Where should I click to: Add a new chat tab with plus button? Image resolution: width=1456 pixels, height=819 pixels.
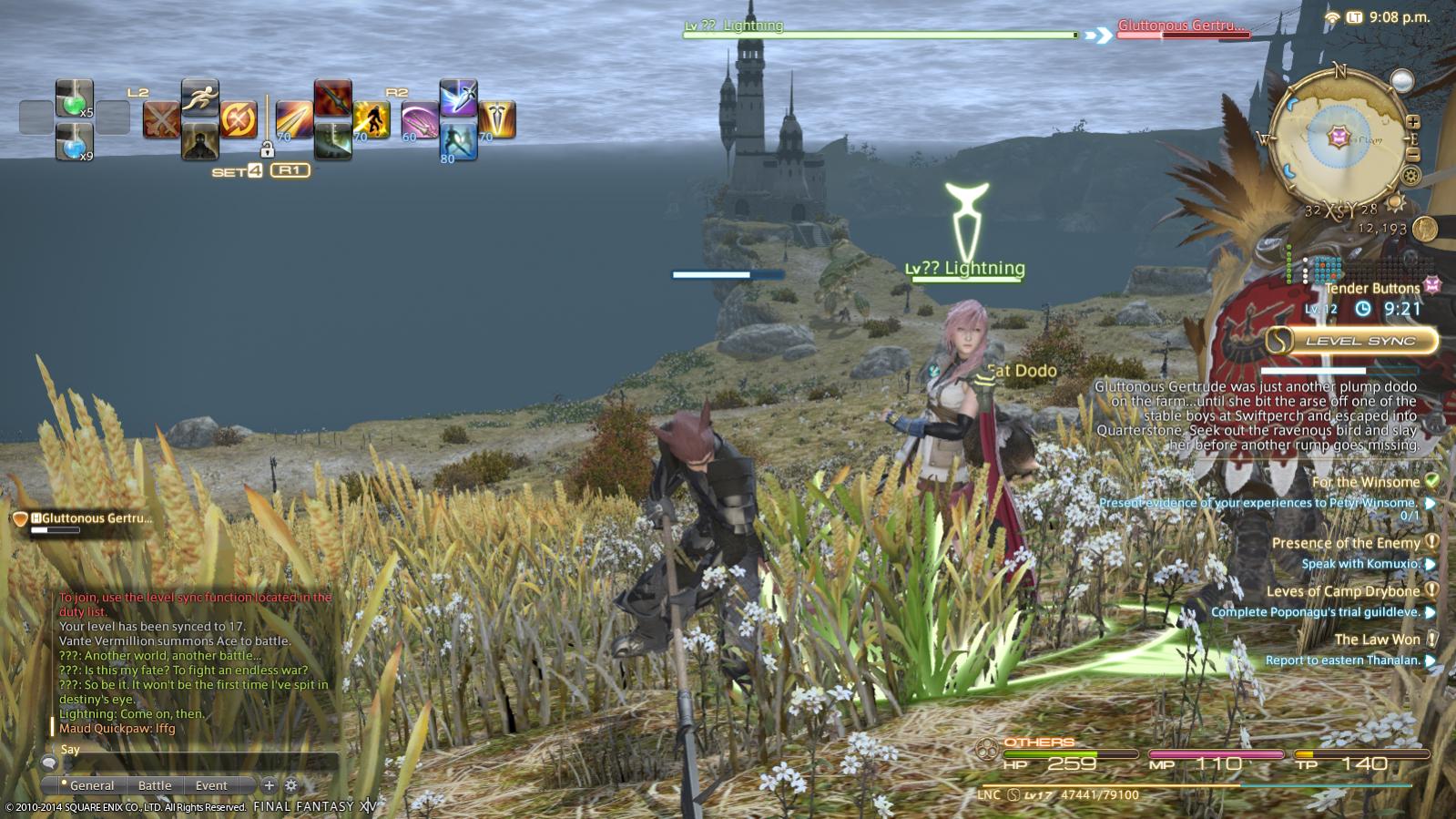point(269,784)
